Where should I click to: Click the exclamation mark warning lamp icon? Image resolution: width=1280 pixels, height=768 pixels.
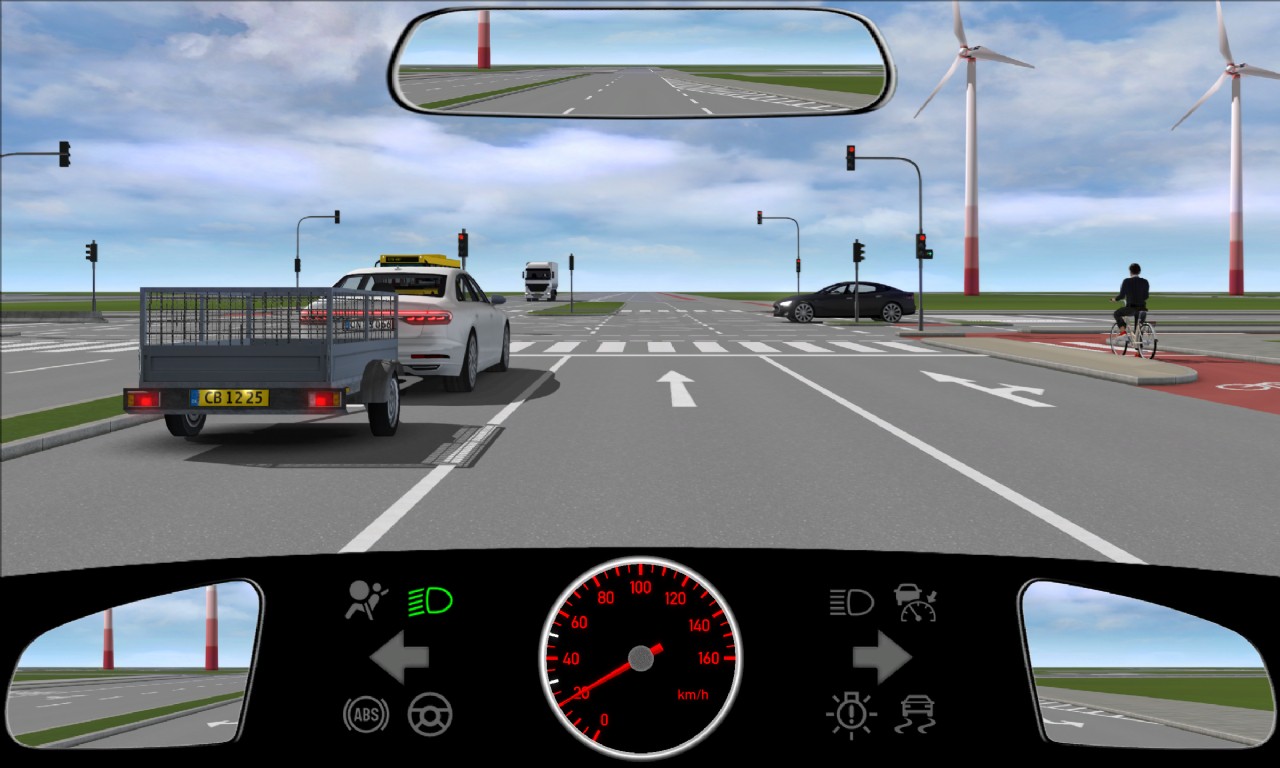[851, 714]
